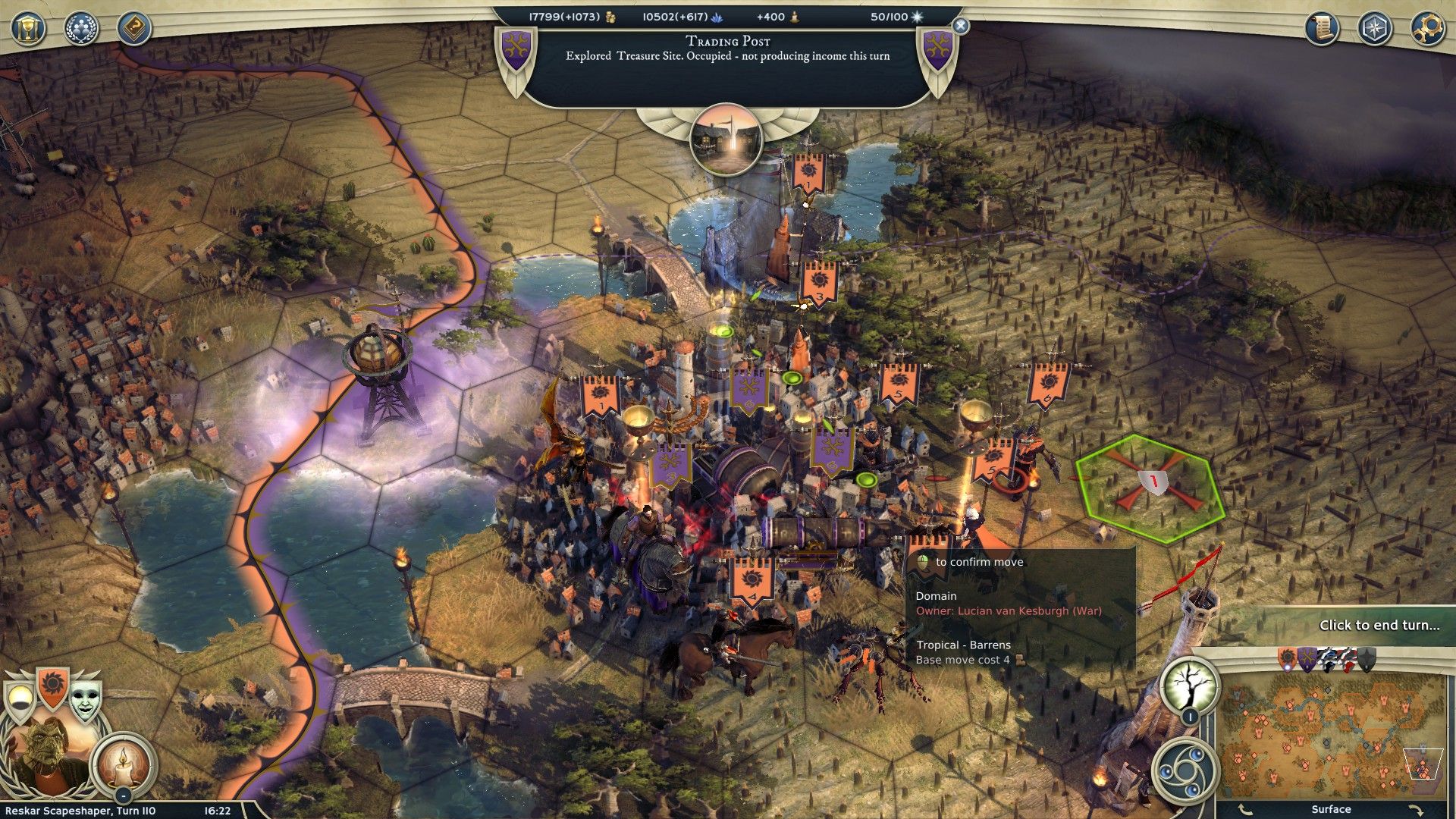1456x819 pixels.
Task: Open the candle research orb
Action: coord(123,764)
